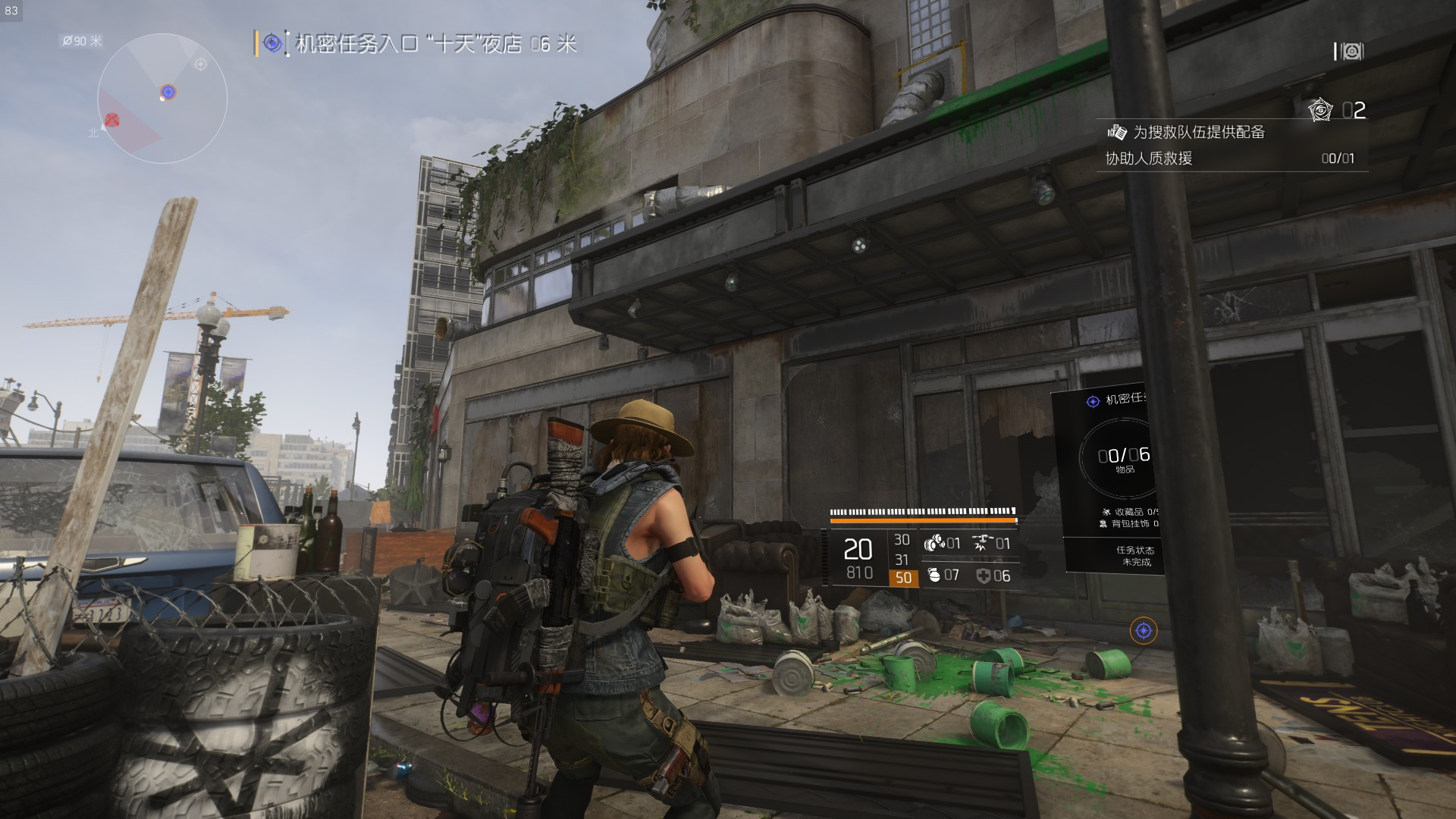Use the armor kit shield icon
The width and height of the screenshot is (1456, 819).
[984, 576]
